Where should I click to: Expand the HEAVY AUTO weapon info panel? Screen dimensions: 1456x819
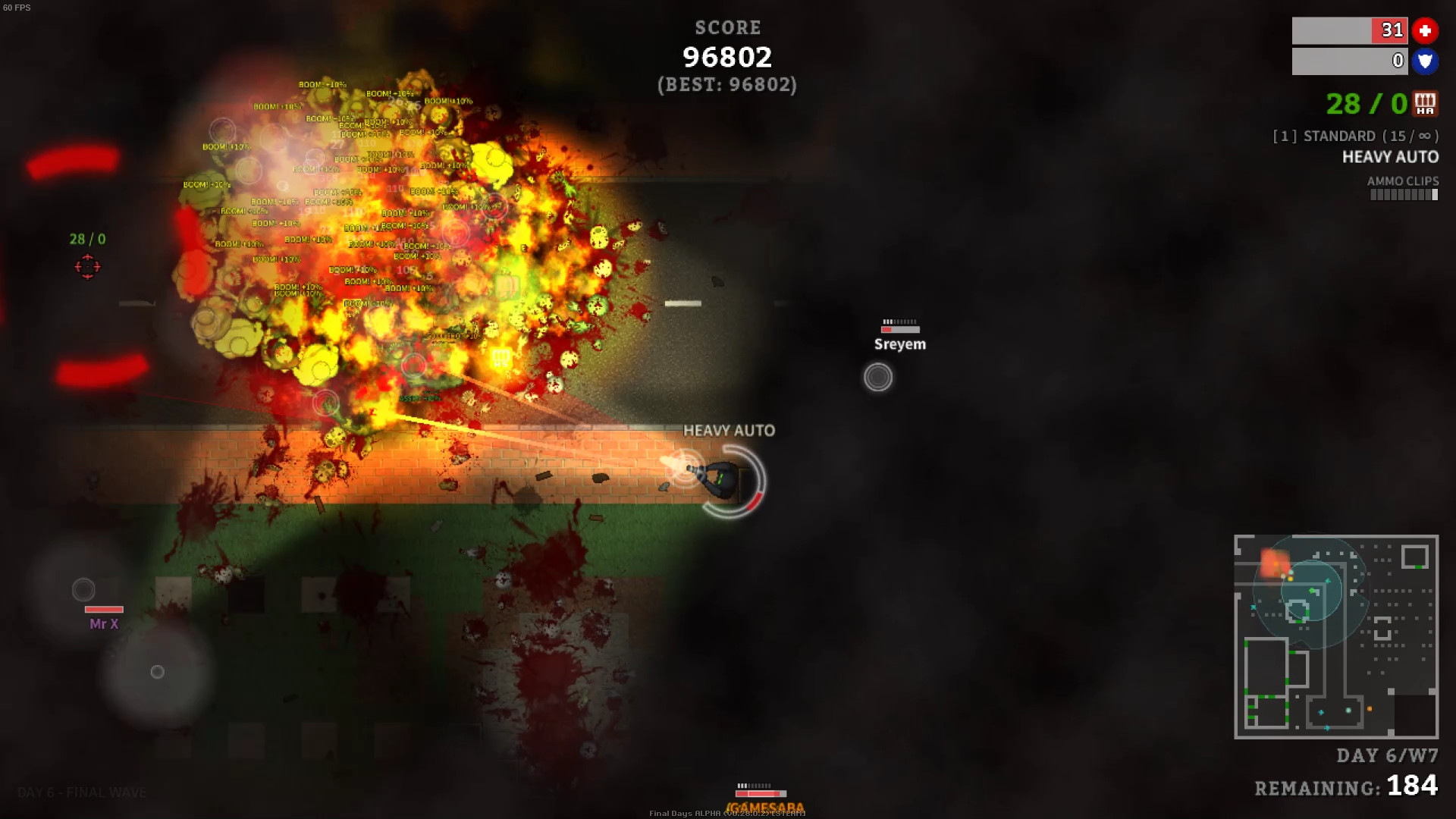tap(1391, 157)
